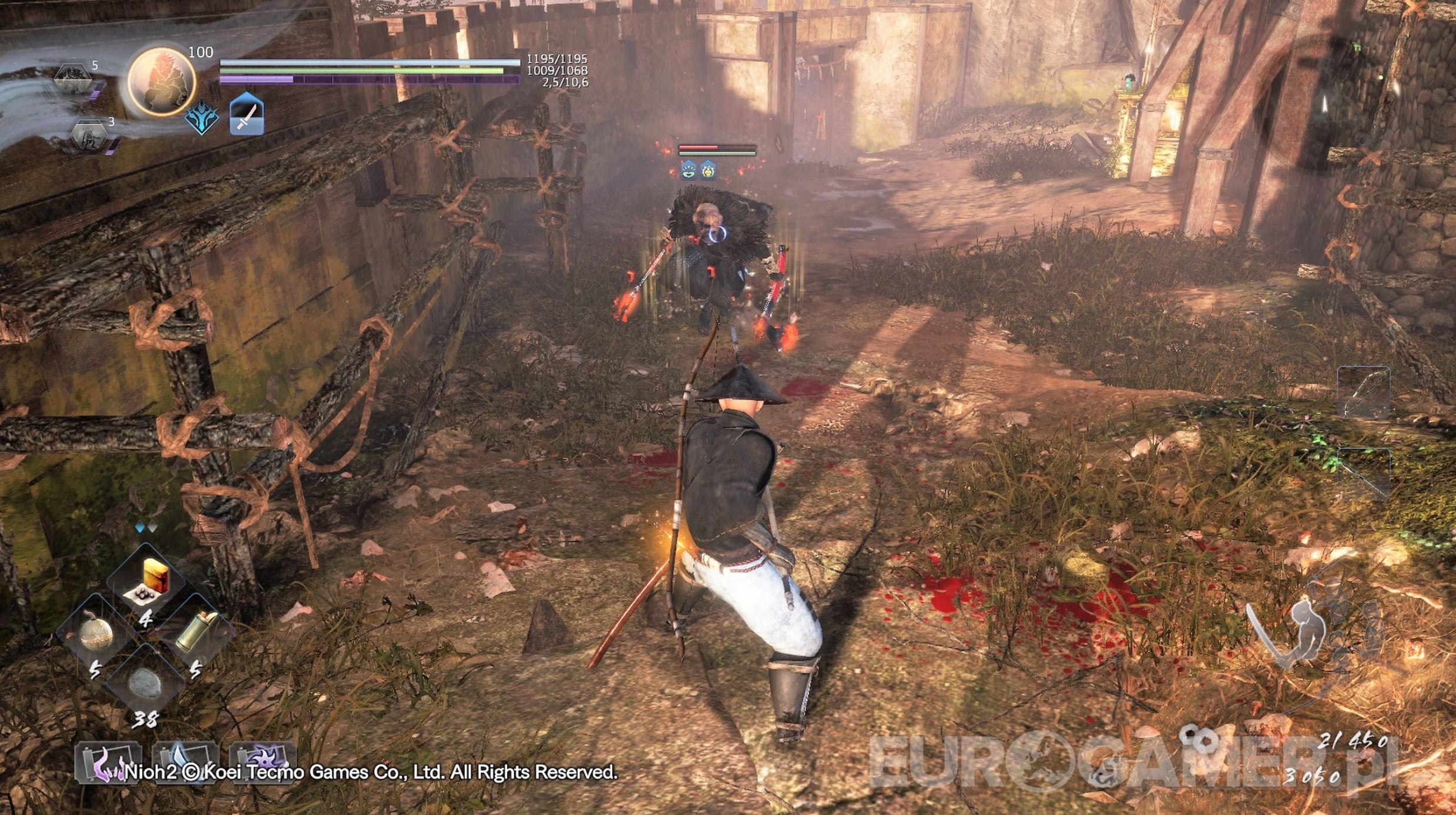This screenshot has height=815, width=1456.
Task: Select the blue demon-mask status icon
Action: (202, 118)
